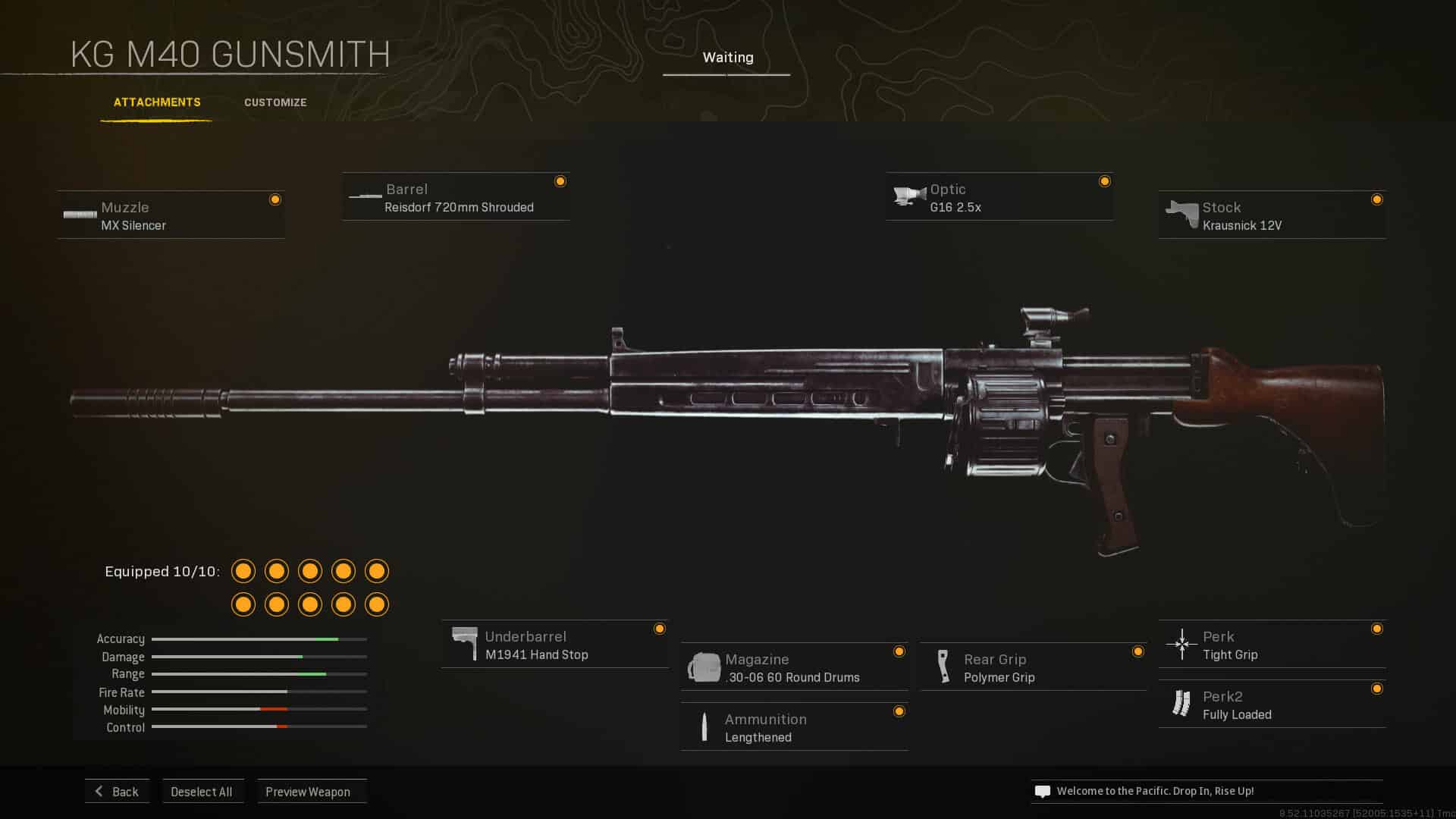
Task: Open the Customize tab
Action: [x=275, y=102]
